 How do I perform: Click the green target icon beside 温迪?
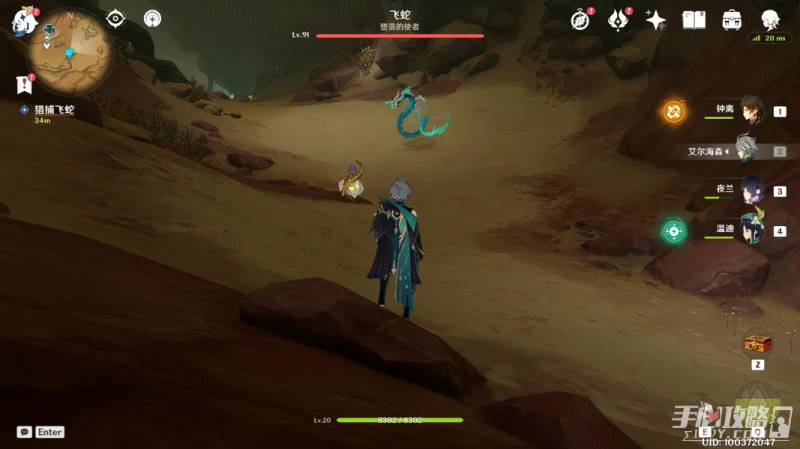point(673,231)
